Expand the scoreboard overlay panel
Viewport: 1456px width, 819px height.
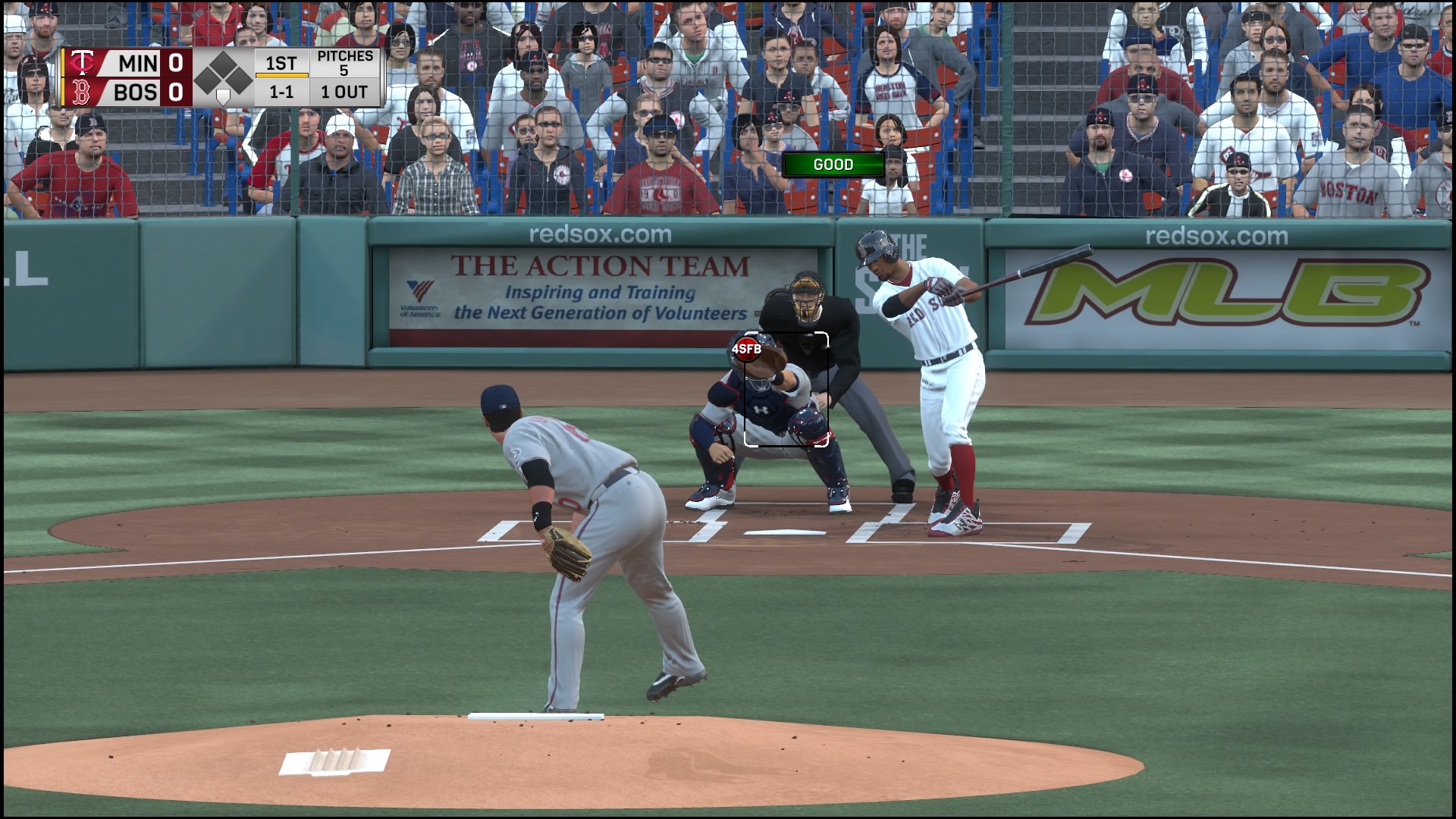coord(220,78)
